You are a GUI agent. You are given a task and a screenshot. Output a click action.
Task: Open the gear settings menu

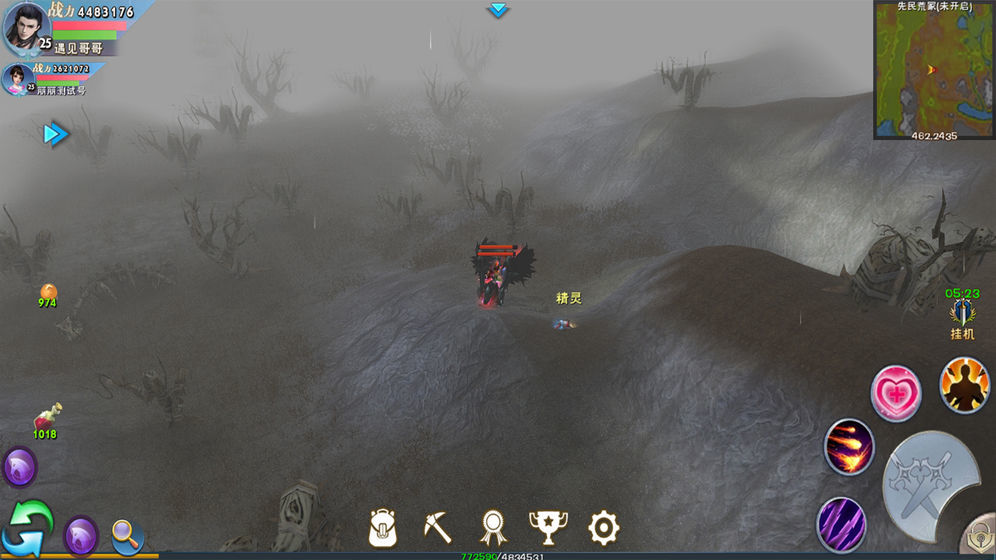[x=603, y=526]
